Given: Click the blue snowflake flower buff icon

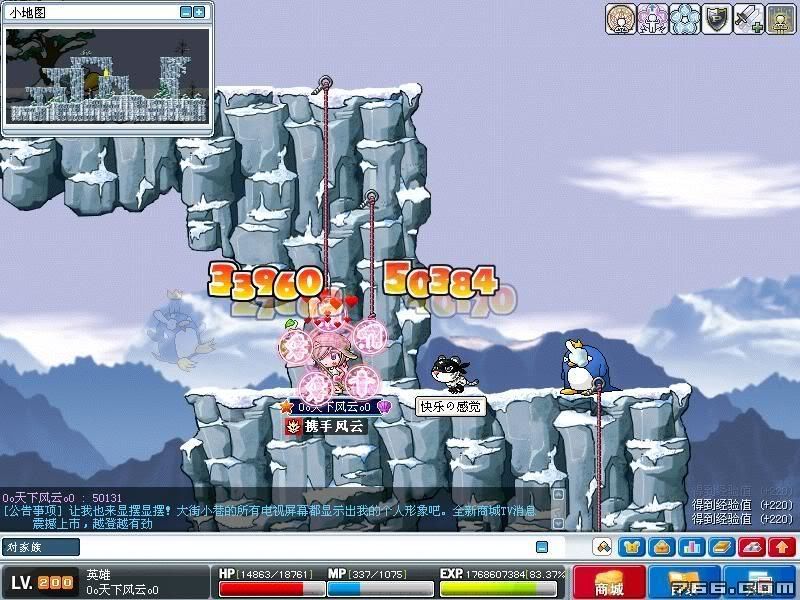Looking at the screenshot, I should pyautogui.click(x=684, y=19).
